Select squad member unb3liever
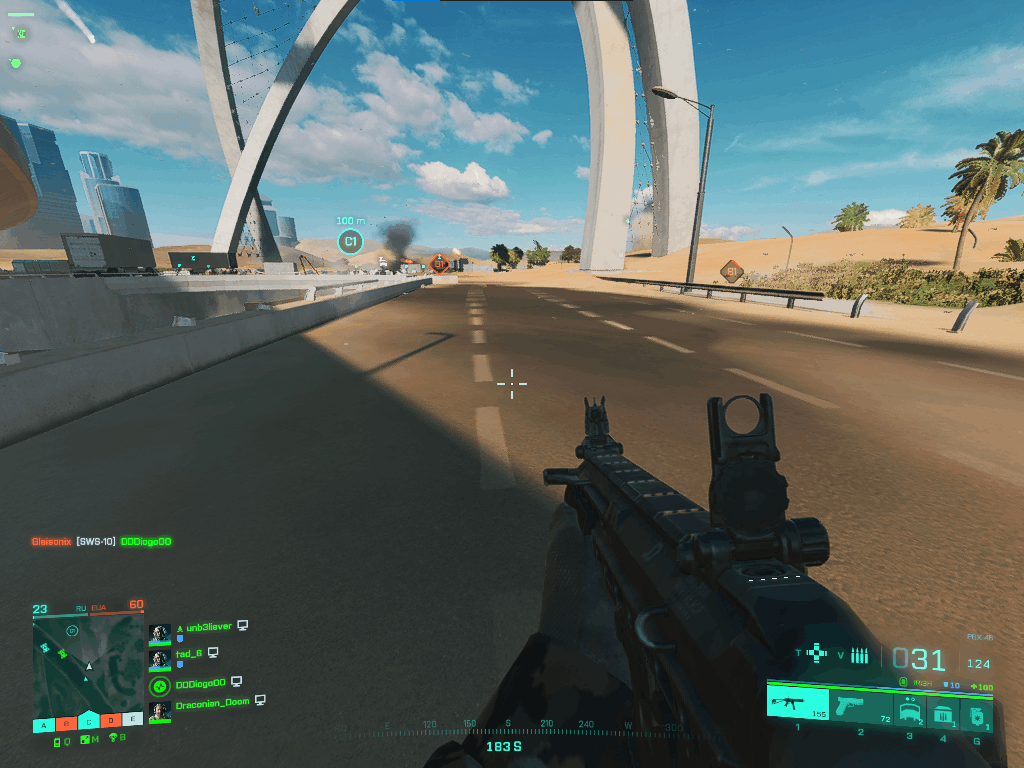The image size is (1024, 768). (204, 627)
